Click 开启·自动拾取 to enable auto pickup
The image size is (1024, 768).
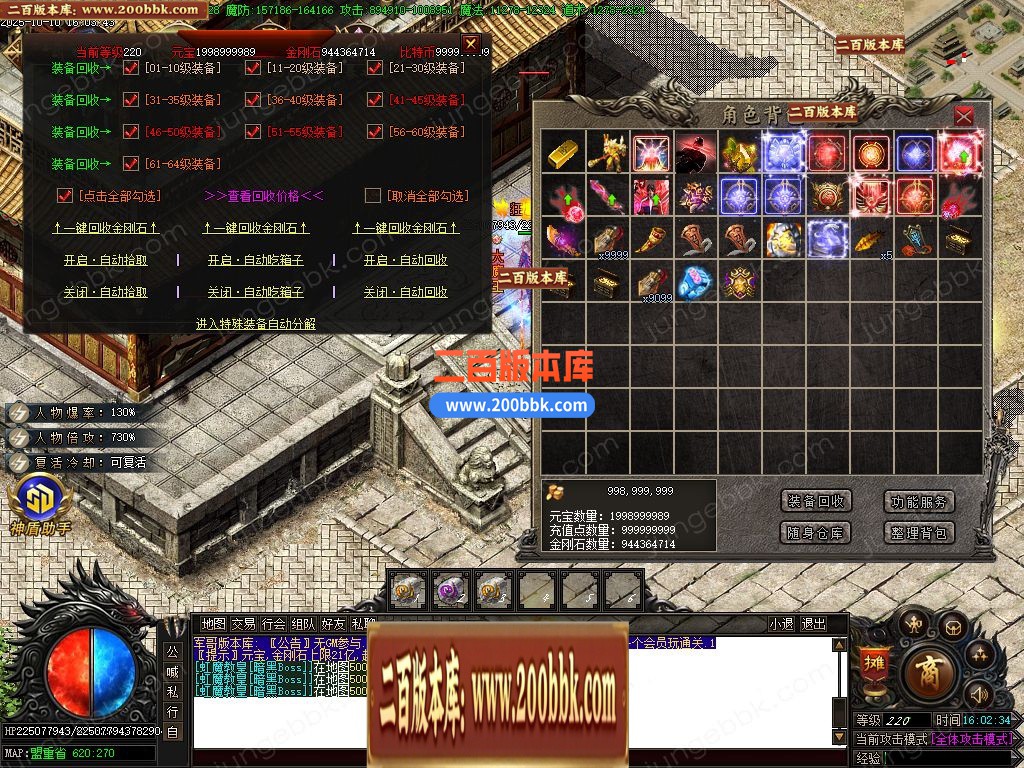106,260
